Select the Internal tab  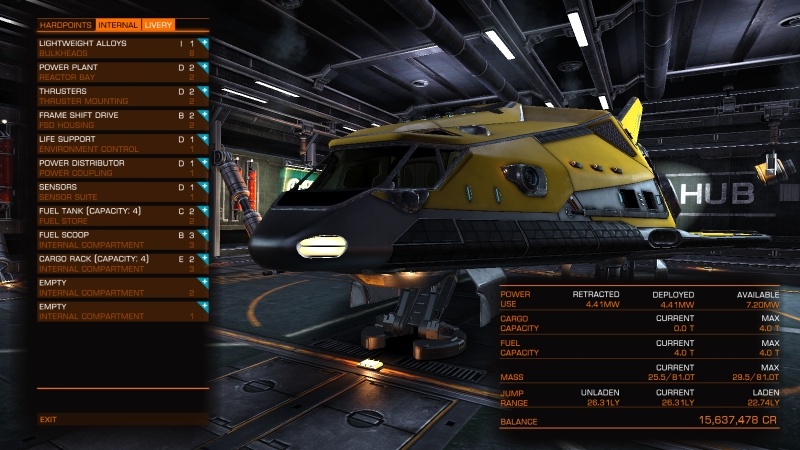[x=118, y=24]
